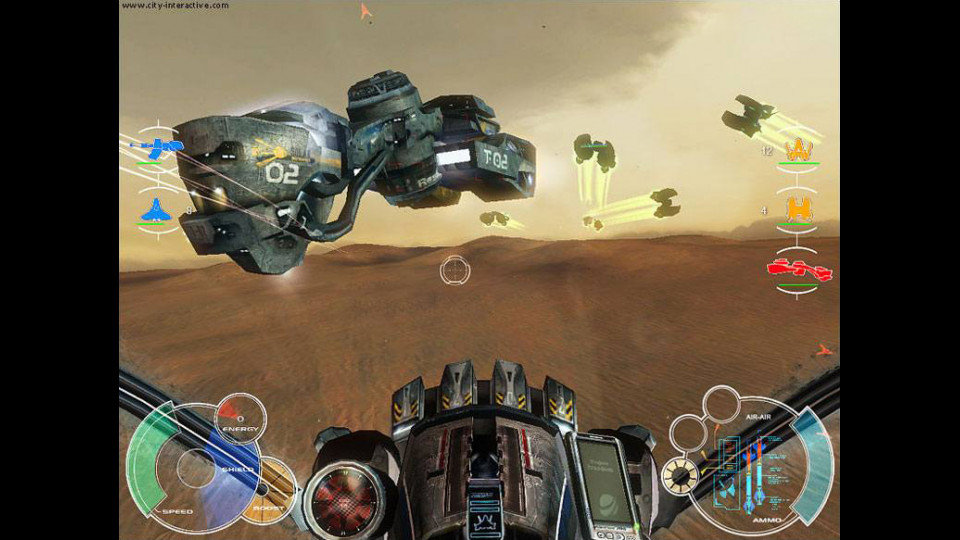Target the orange enemy icon marked 12
This screenshot has width=960, height=540.
pos(798,150)
